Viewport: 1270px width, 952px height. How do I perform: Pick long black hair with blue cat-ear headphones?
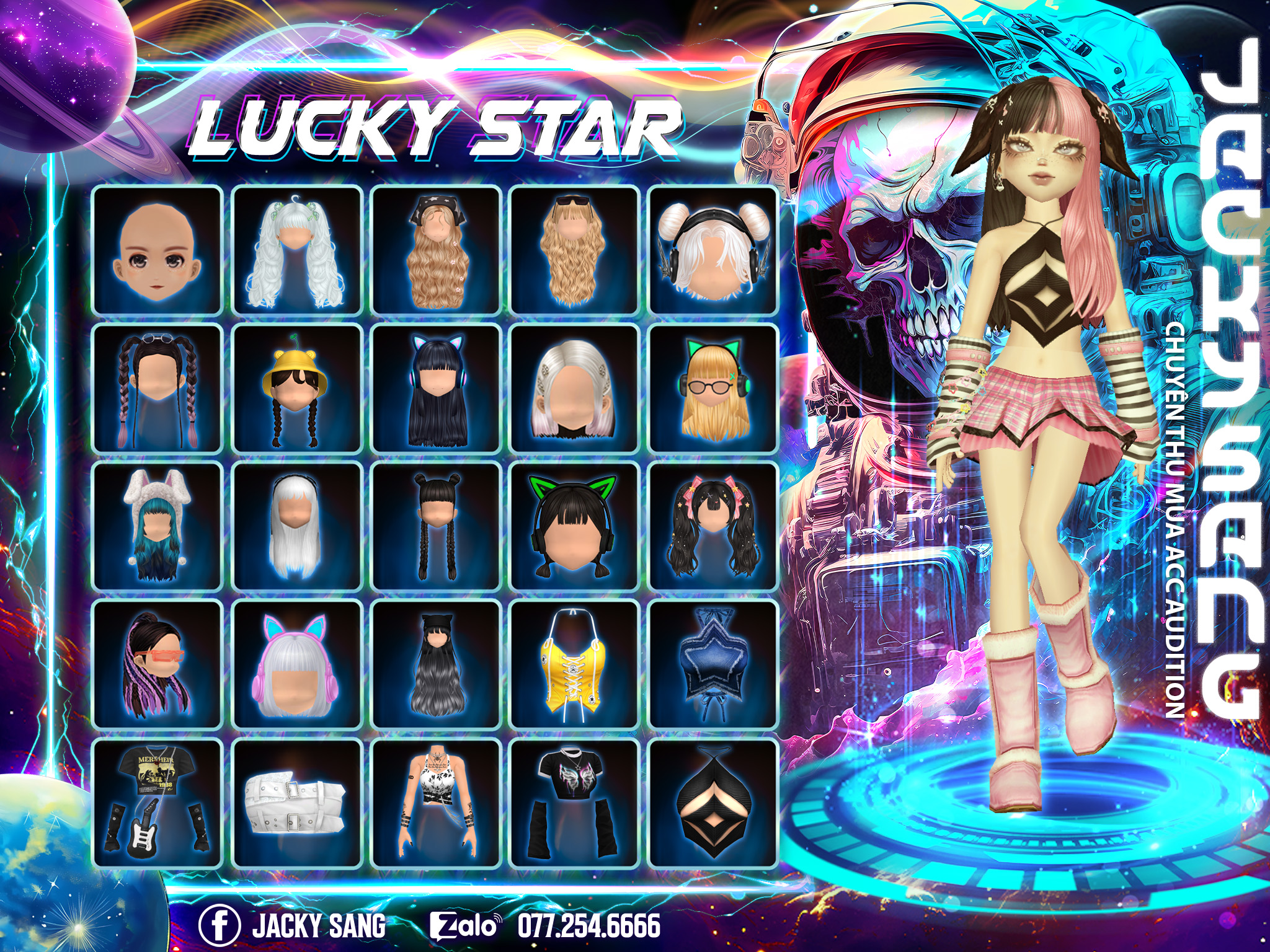(436, 388)
